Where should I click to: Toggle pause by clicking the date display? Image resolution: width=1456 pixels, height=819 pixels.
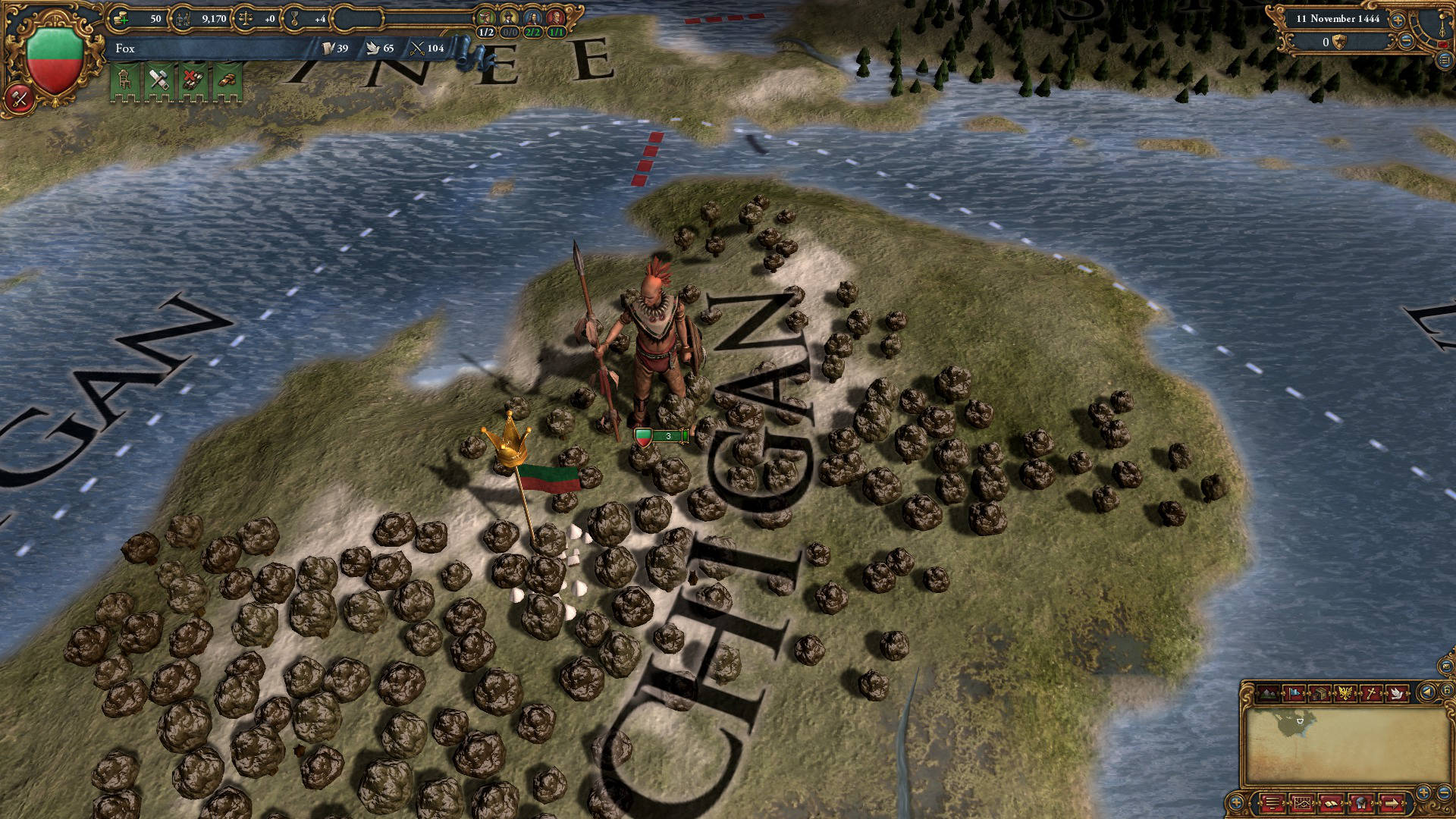[x=1337, y=19]
